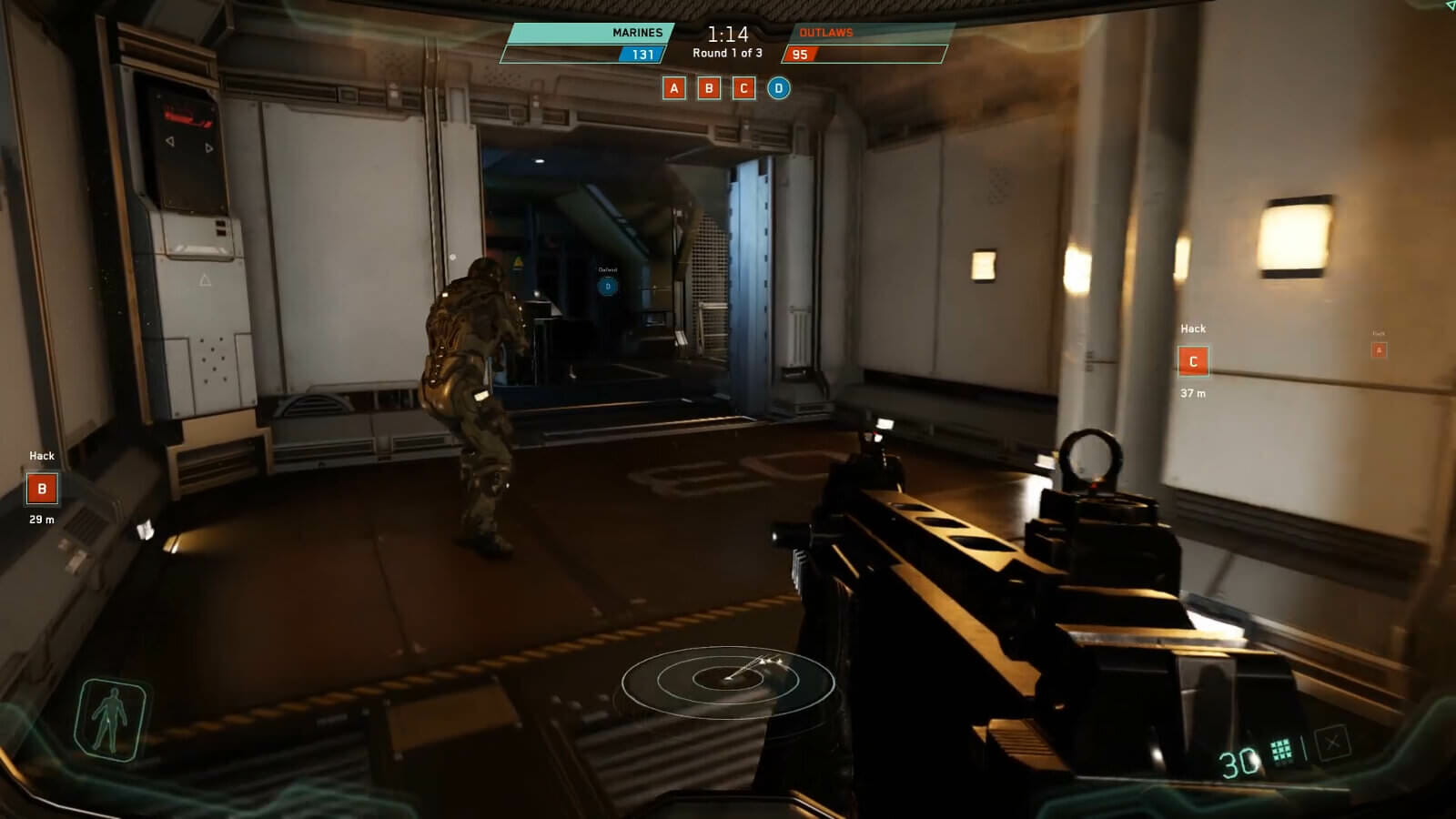Click the small Defend D waypoint marker
The height and width of the screenshot is (819, 1456).
click(608, 287)
